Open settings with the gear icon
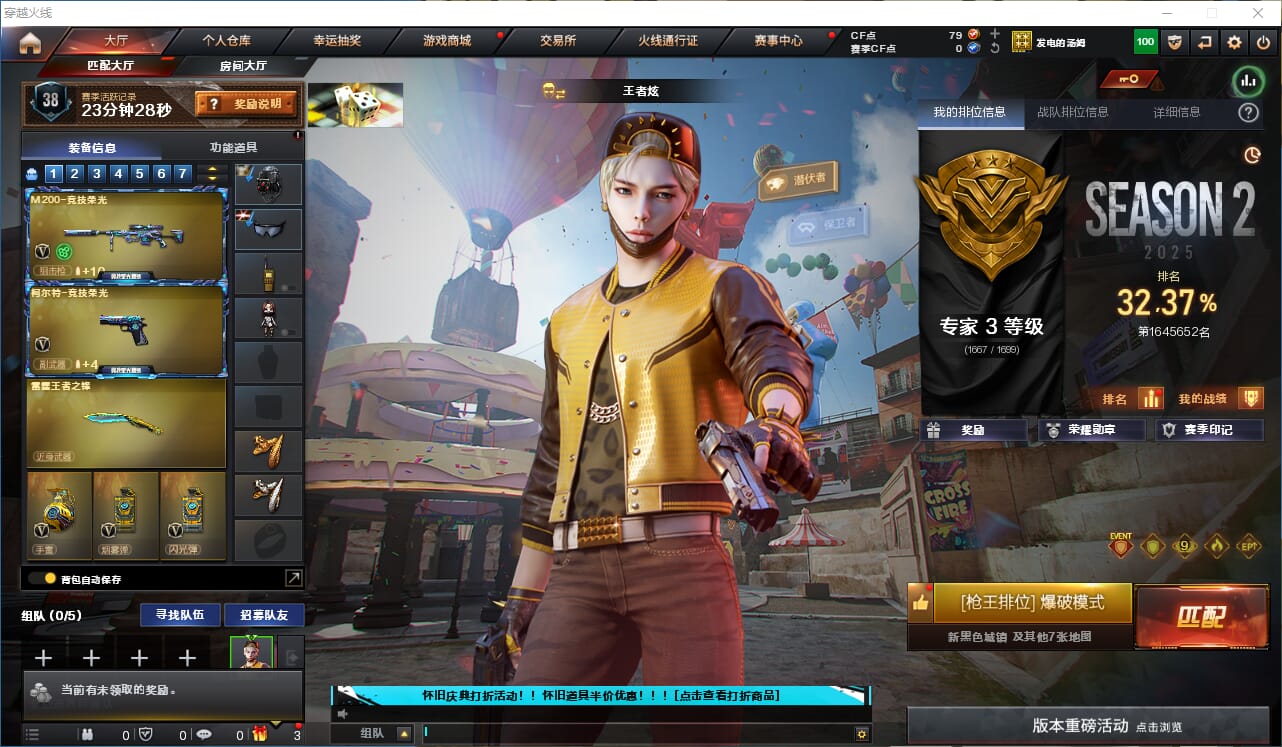Viewport: 1282px width, 747px height. tap(1235, 42)
